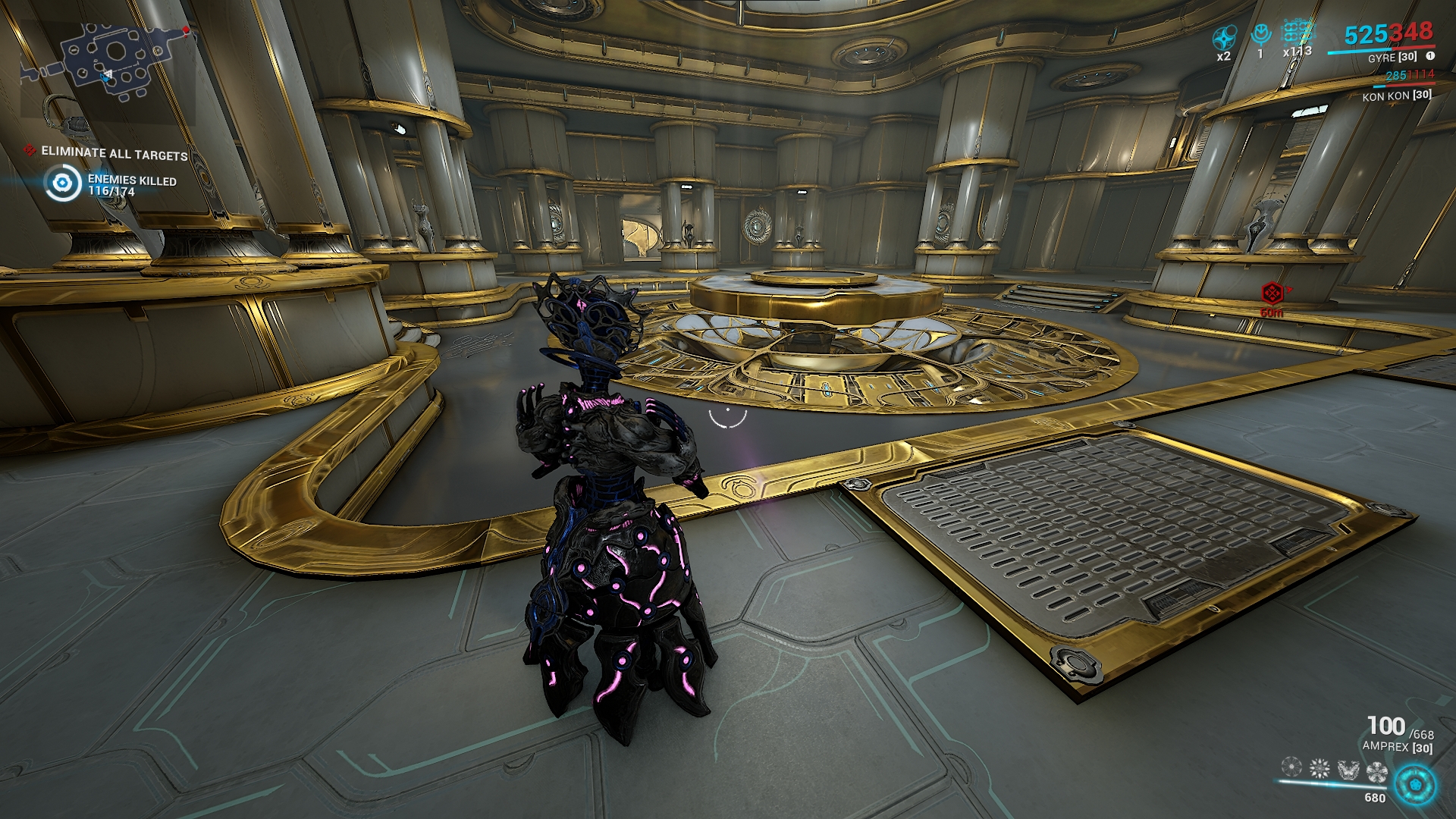
Task: Click the player arrow on the minimap
Action: click(x=108, y=75)
